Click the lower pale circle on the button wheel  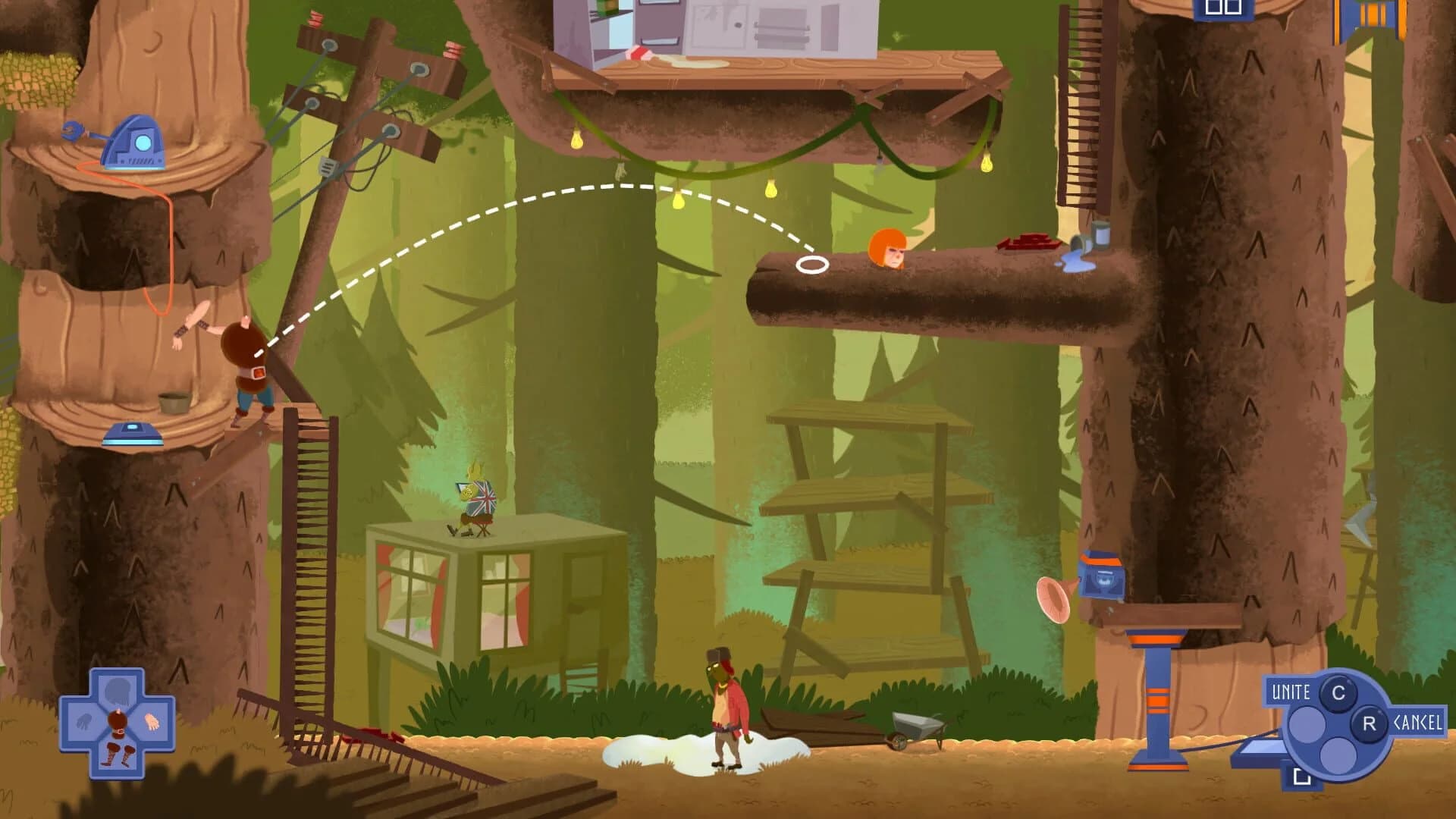pos(1338,755)
